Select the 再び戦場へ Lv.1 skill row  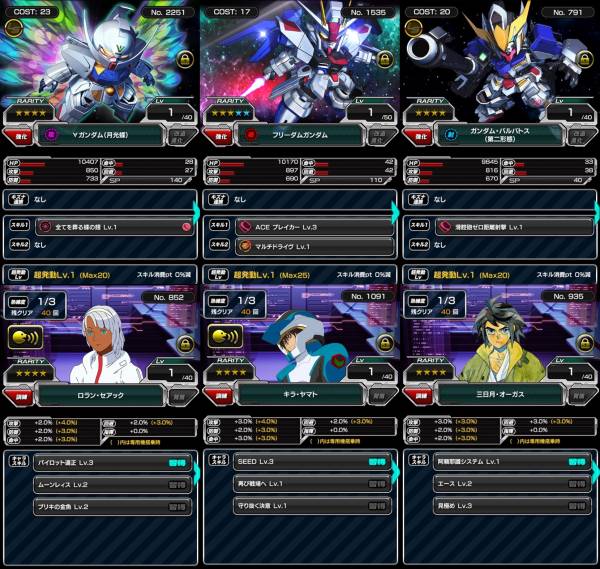300,484
